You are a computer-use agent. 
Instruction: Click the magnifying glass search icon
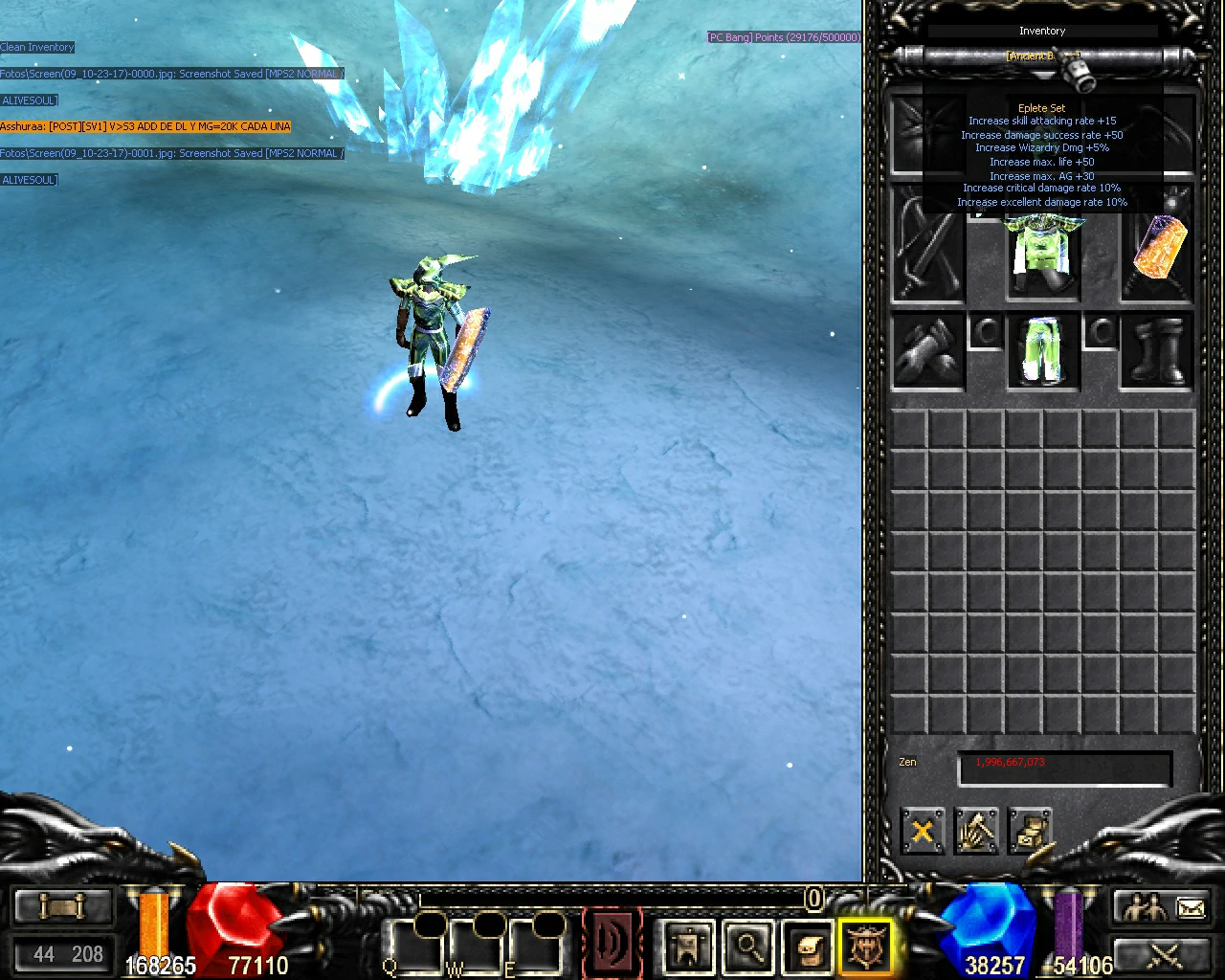click(x=748, y=947)
